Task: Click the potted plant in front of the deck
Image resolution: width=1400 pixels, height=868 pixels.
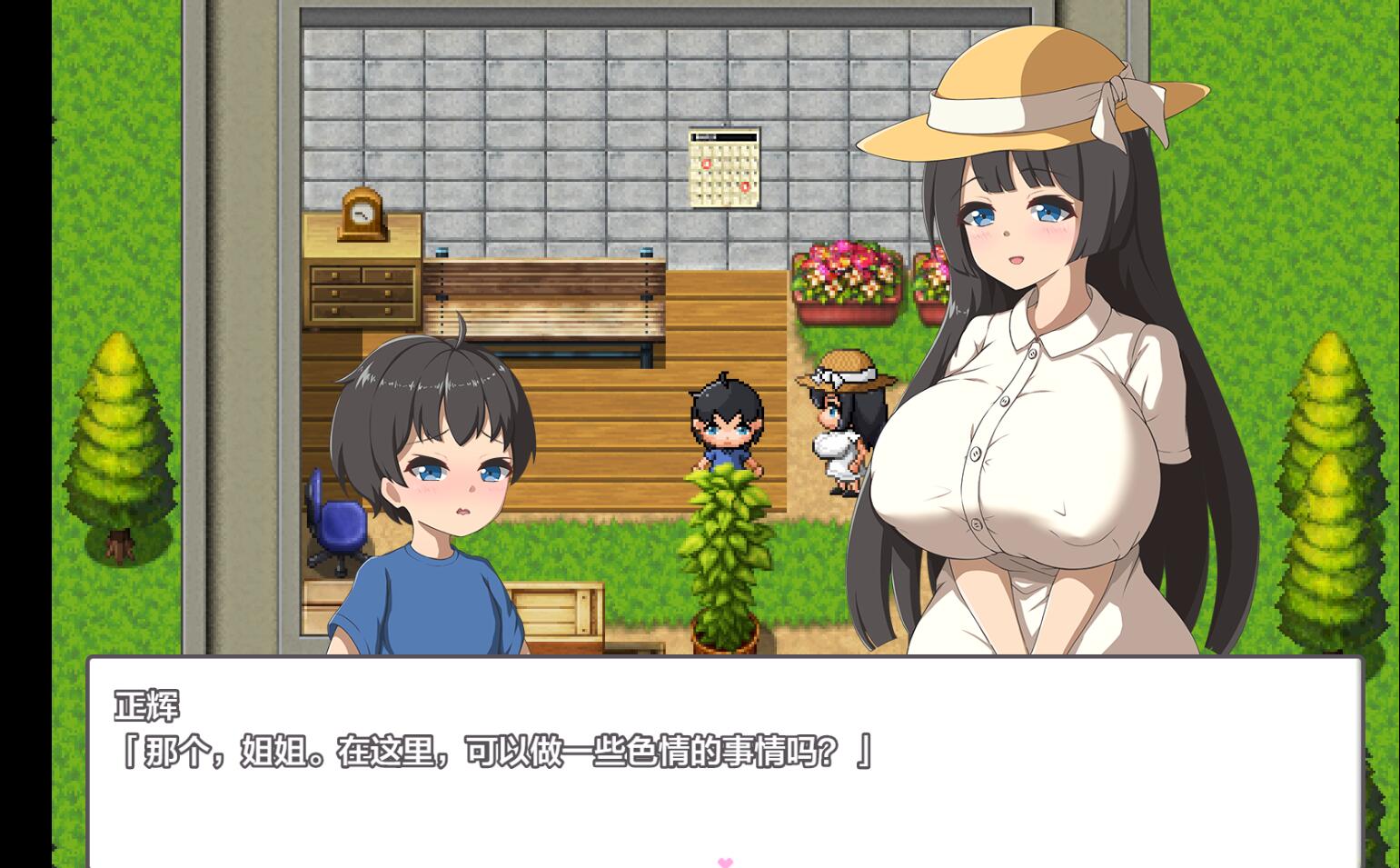Action: [727, 564]
